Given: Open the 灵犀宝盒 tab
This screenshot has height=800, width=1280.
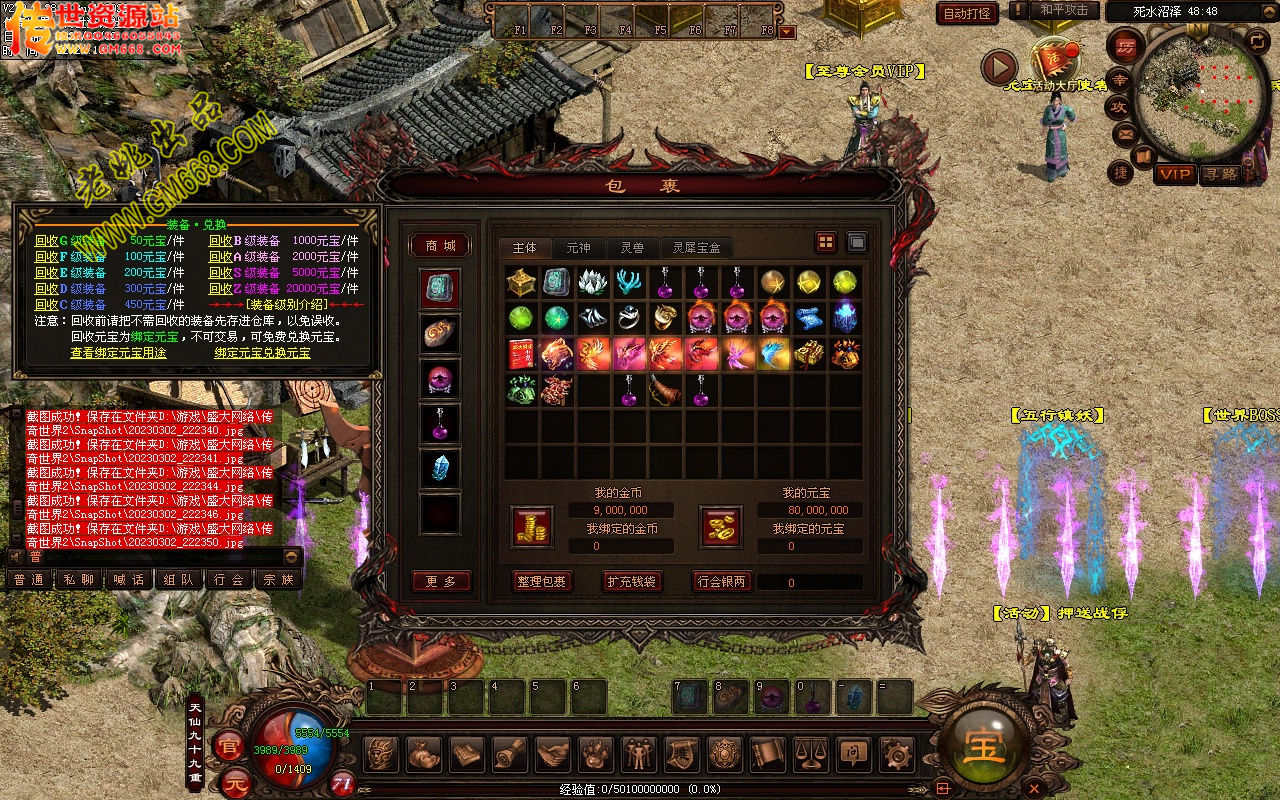Looking at the screenshot, I should click(x=696, y=247).
